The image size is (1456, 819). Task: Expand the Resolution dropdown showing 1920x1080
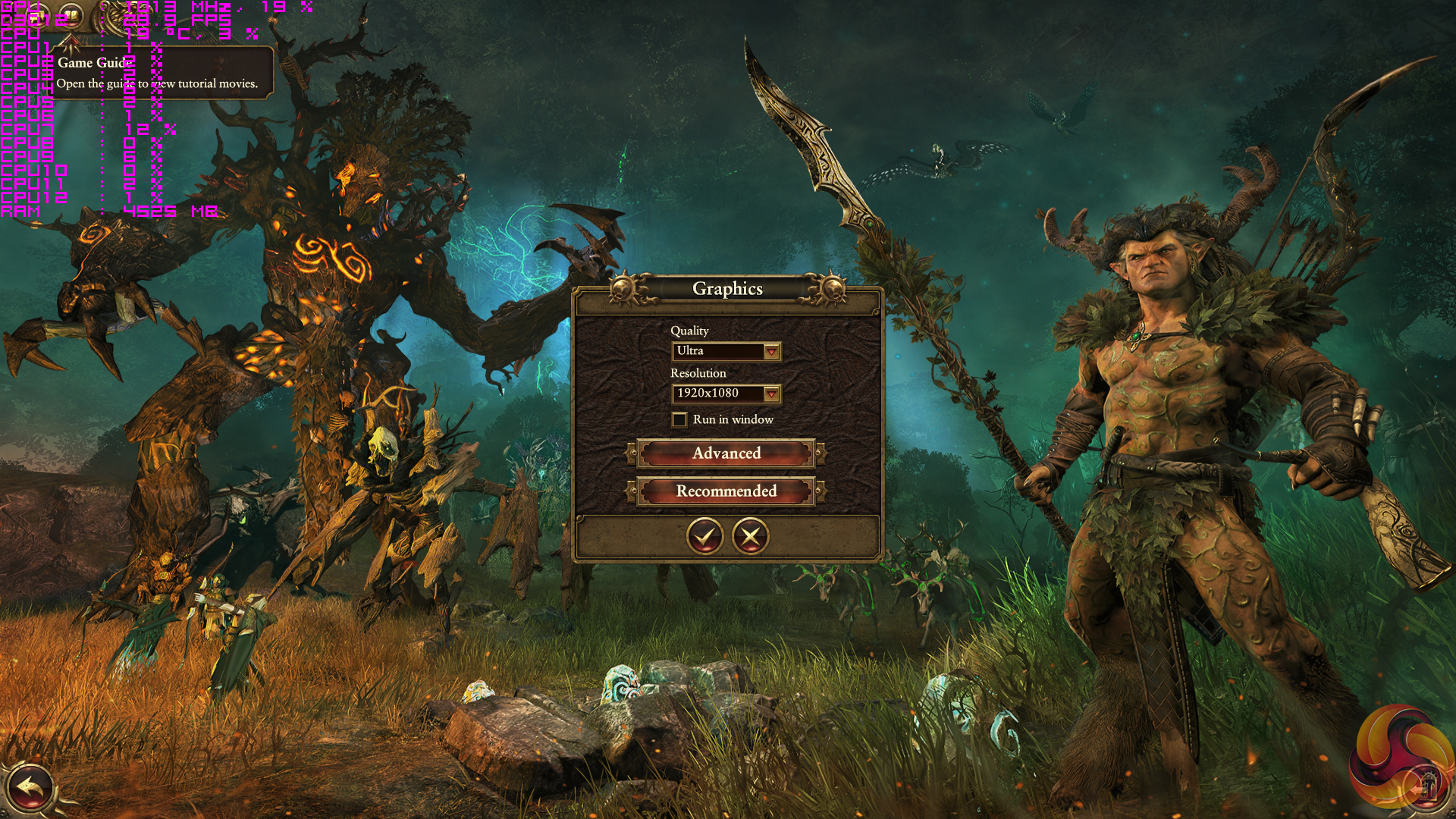pyautogui.click(x=771, y=394)
